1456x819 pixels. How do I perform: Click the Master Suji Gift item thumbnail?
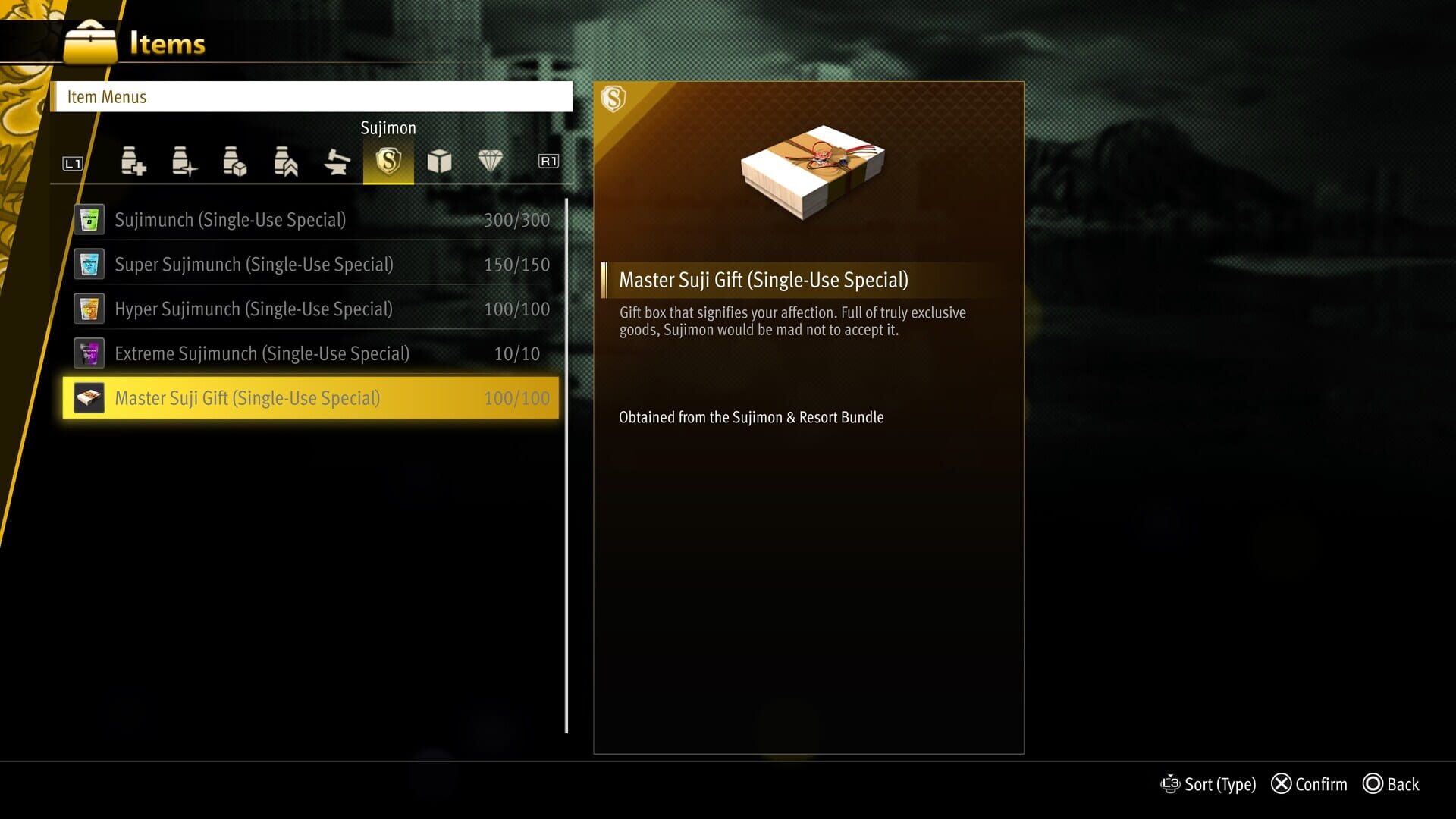tap(89, 397)
